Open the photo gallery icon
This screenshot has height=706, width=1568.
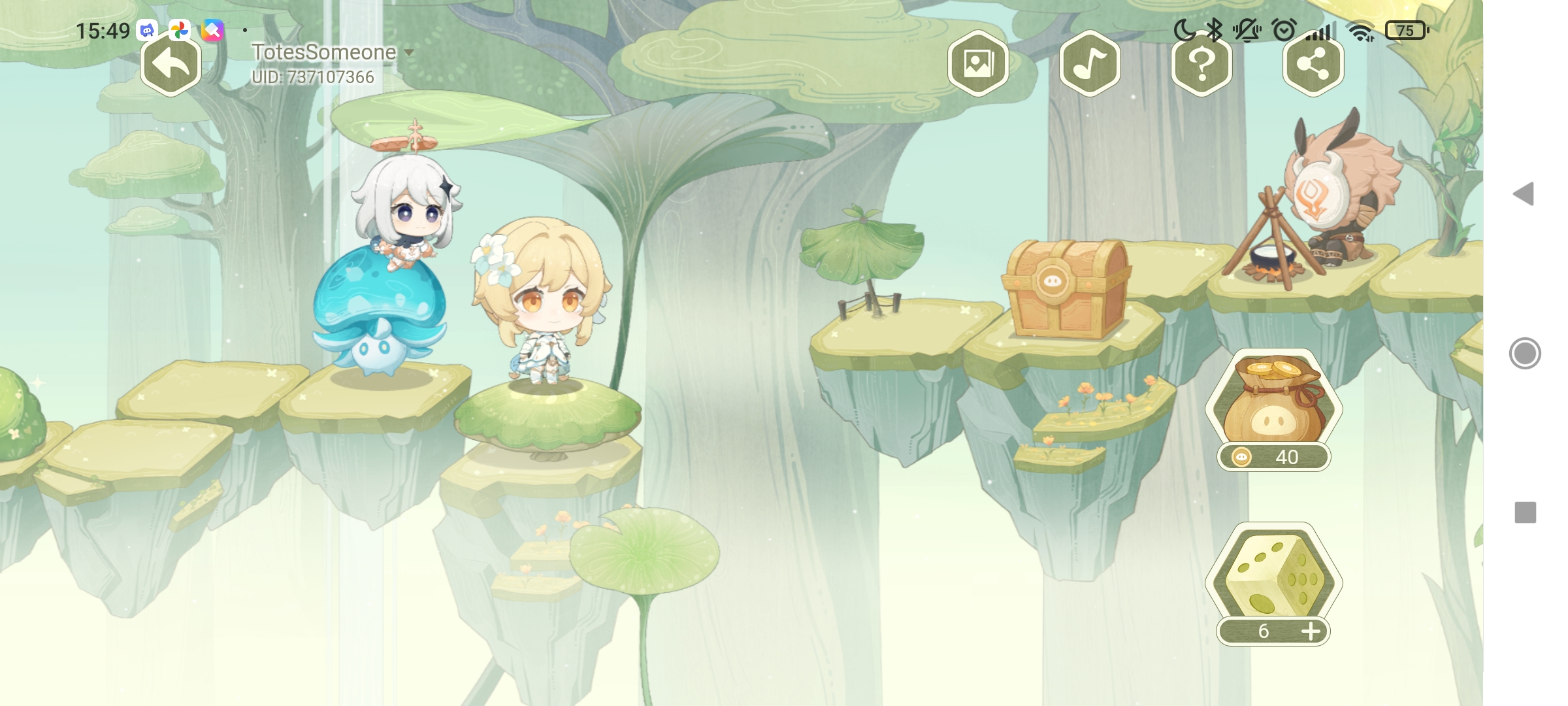[978, 65]
